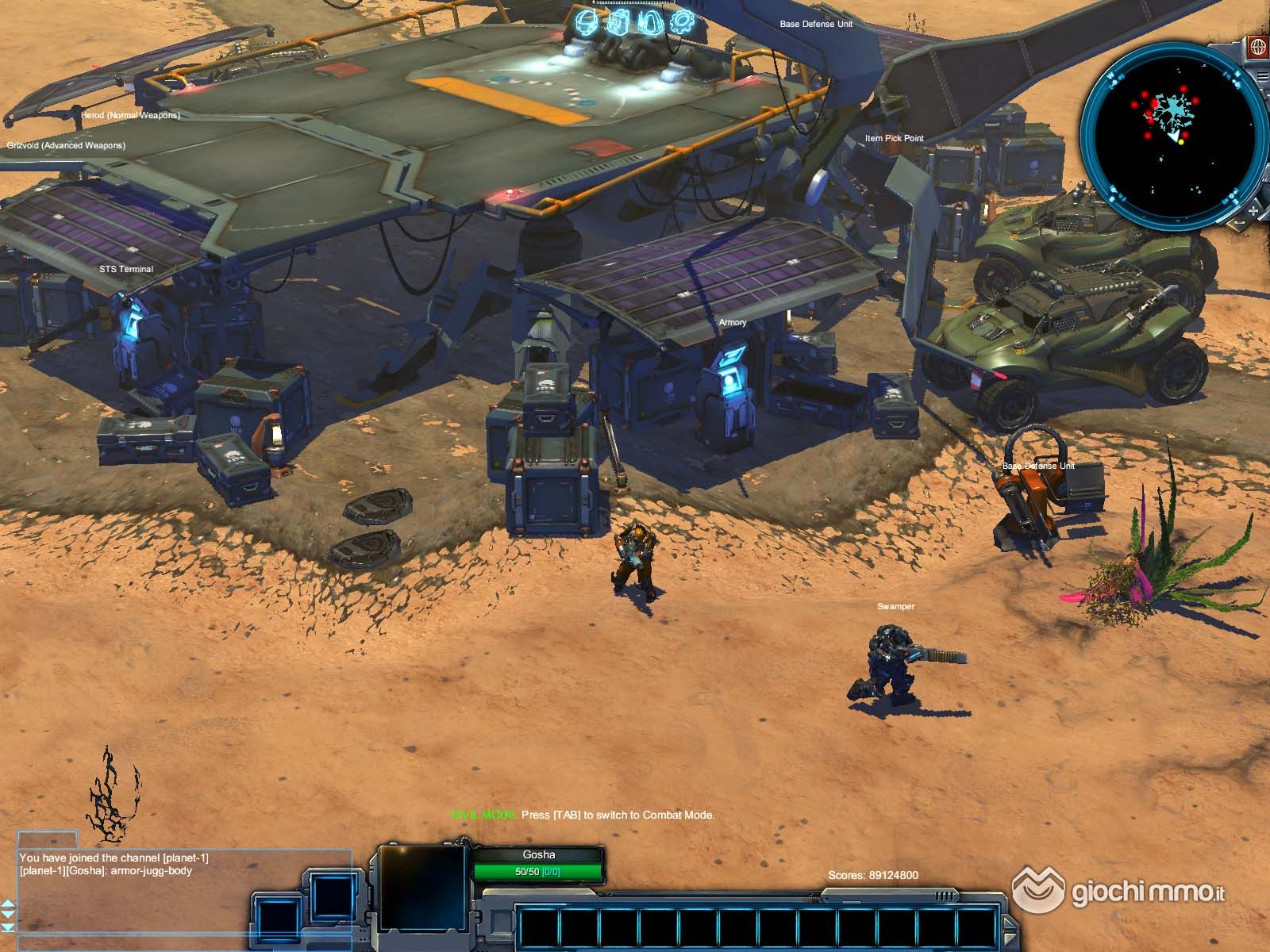Open the red globe world map button
This screenshot has height=952, width=1270.
tap(1257, 47)
